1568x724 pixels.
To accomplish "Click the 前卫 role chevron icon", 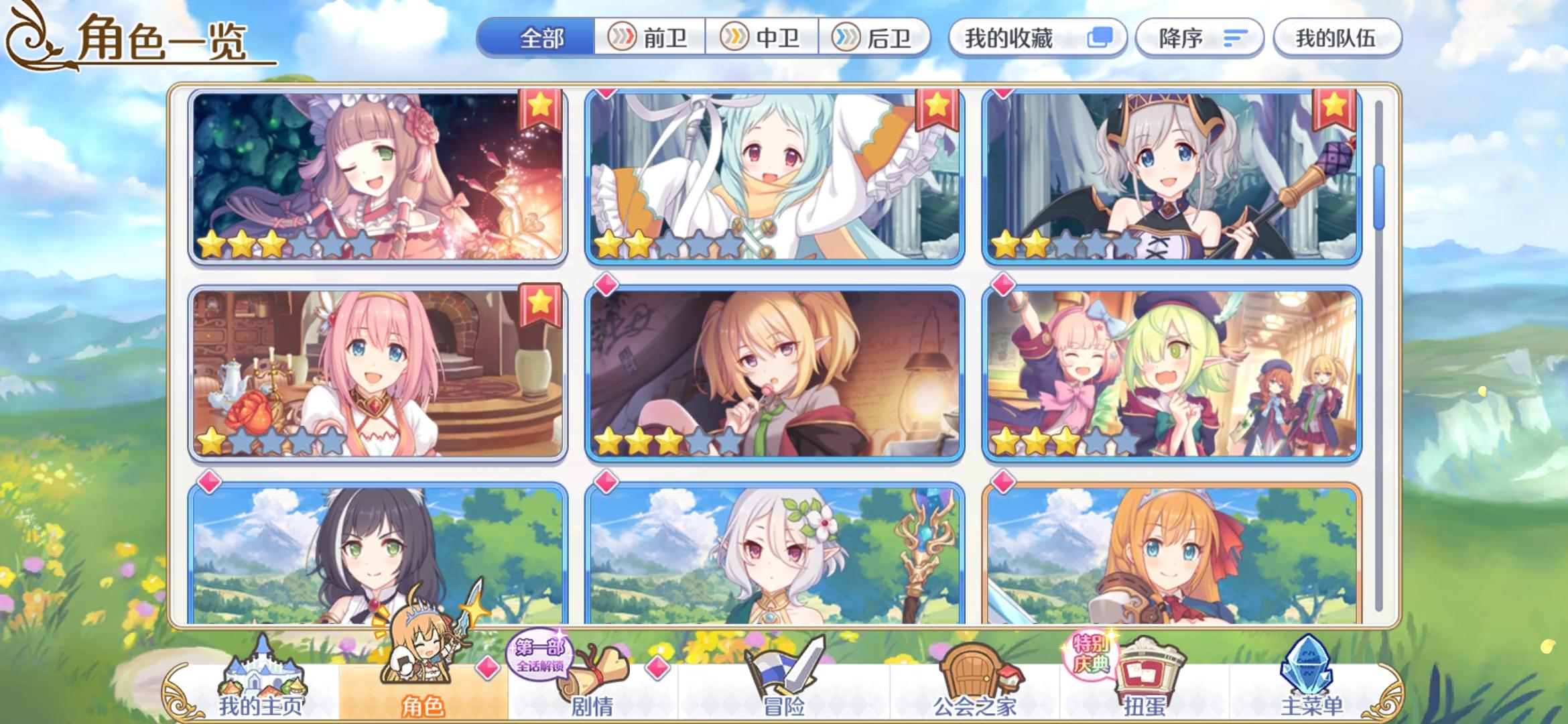I will 623,38.
